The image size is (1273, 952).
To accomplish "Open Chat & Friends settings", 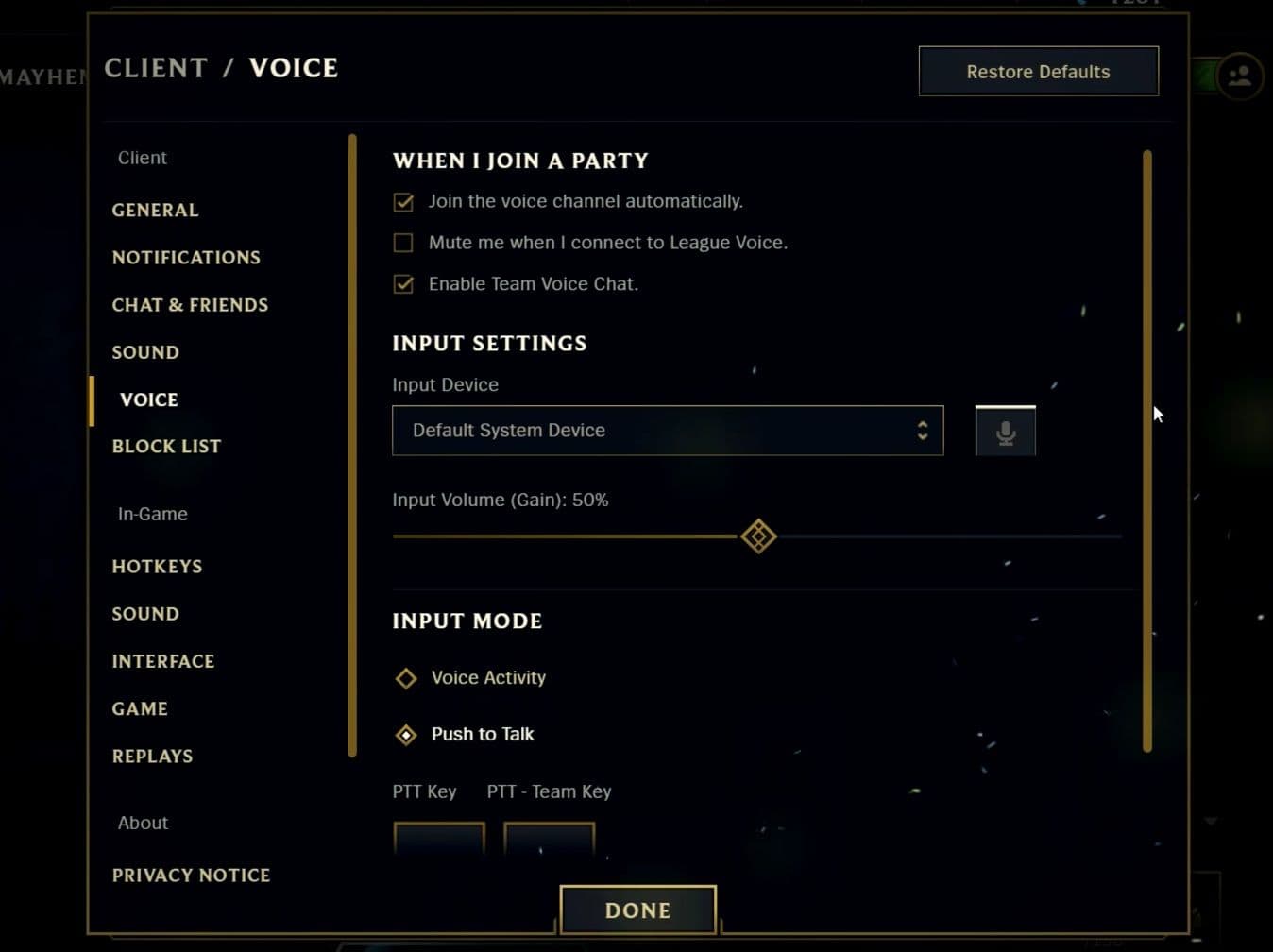I will tap(190, 304).
